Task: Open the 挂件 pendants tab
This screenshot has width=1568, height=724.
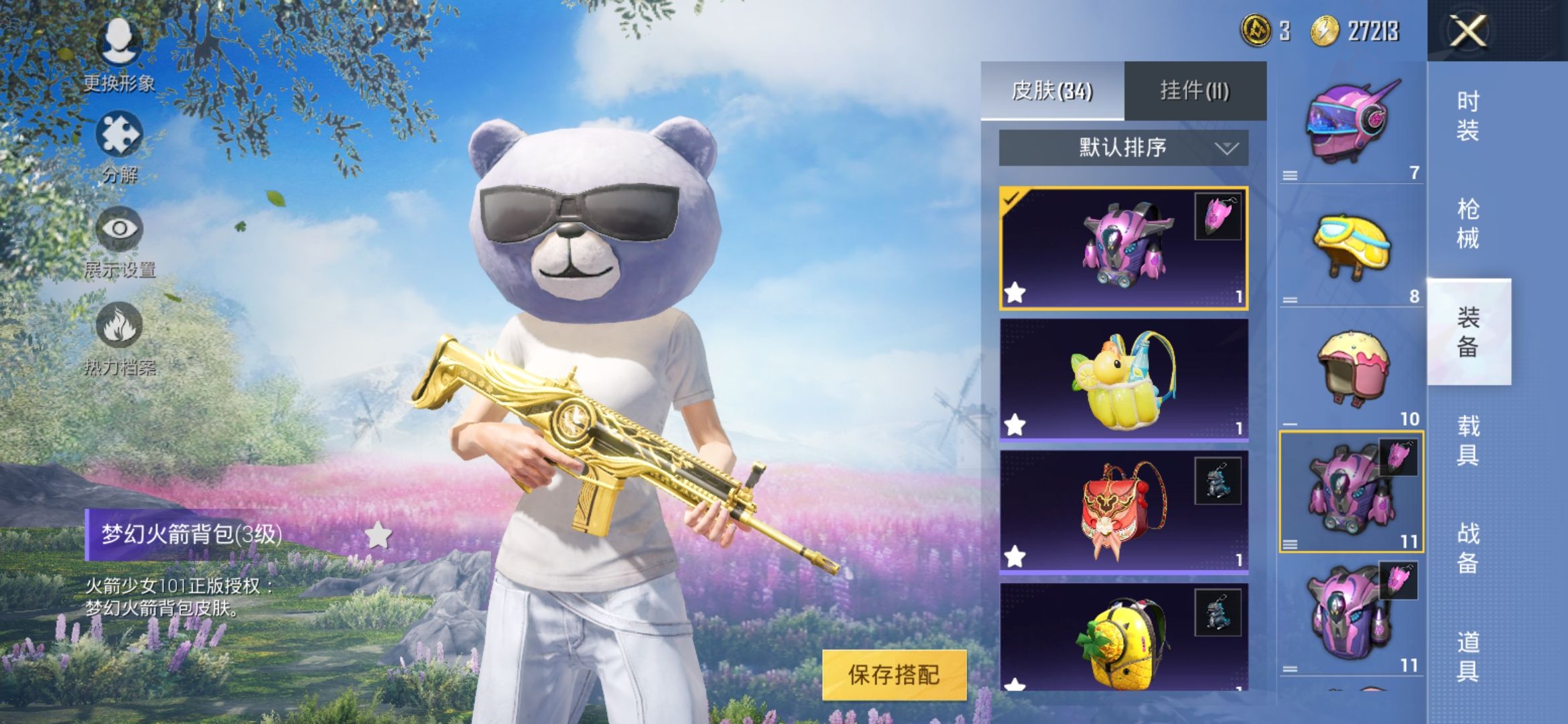Action: click(1195, 90)
